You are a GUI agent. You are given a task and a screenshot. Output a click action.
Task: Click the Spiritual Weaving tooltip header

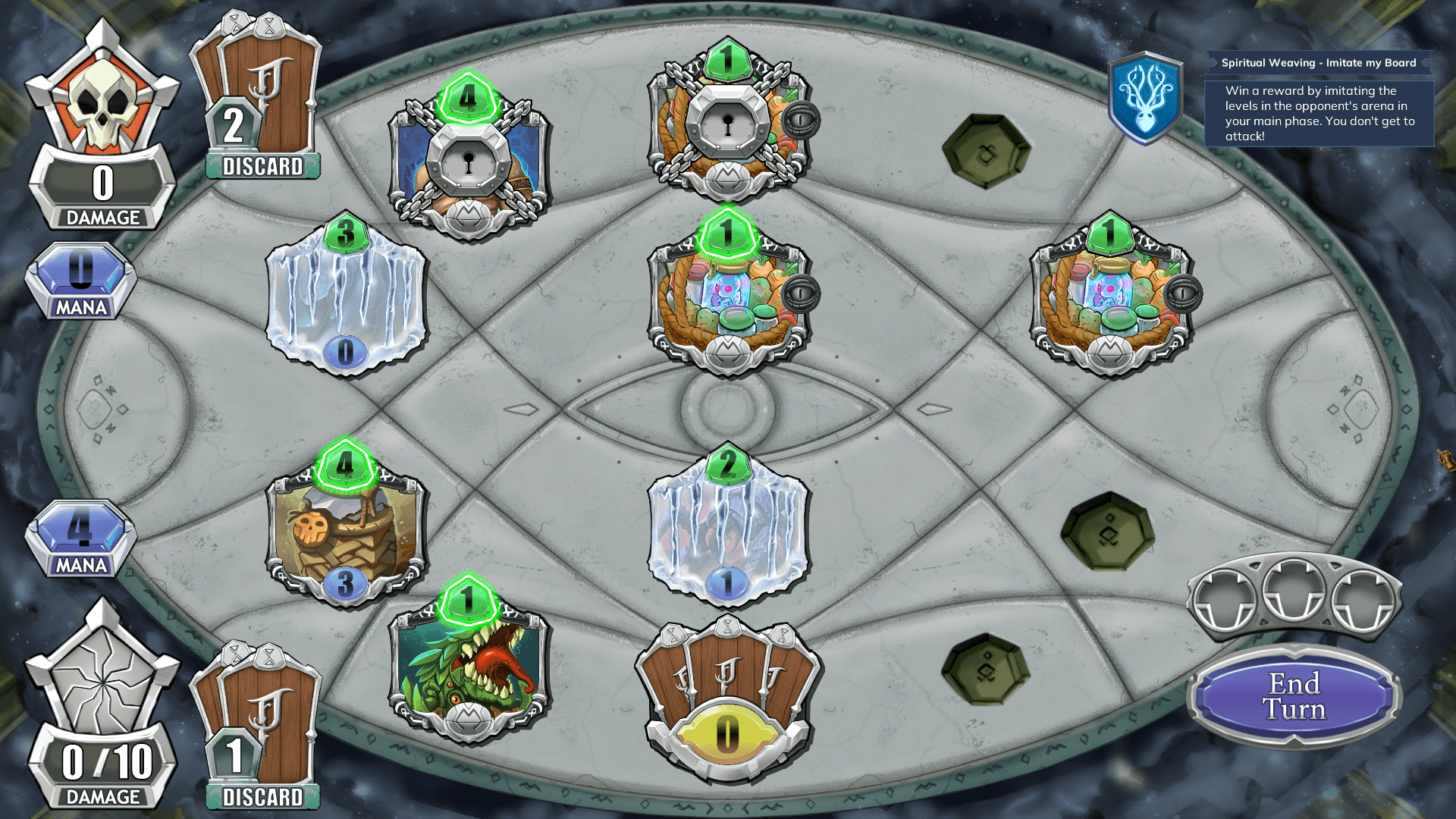point(1319,63)
